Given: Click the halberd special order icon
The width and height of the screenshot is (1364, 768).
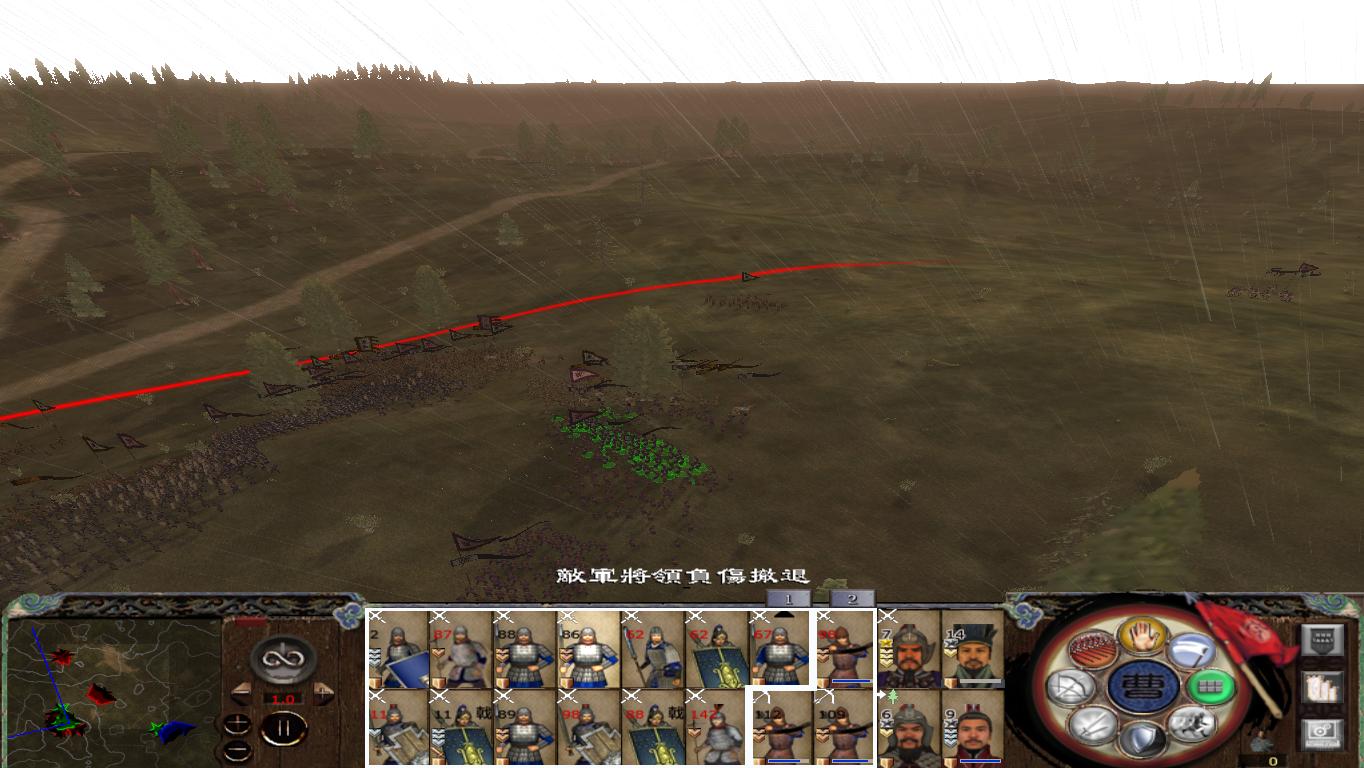Looking at the screenshot, I should click(x=1190, y=648).
